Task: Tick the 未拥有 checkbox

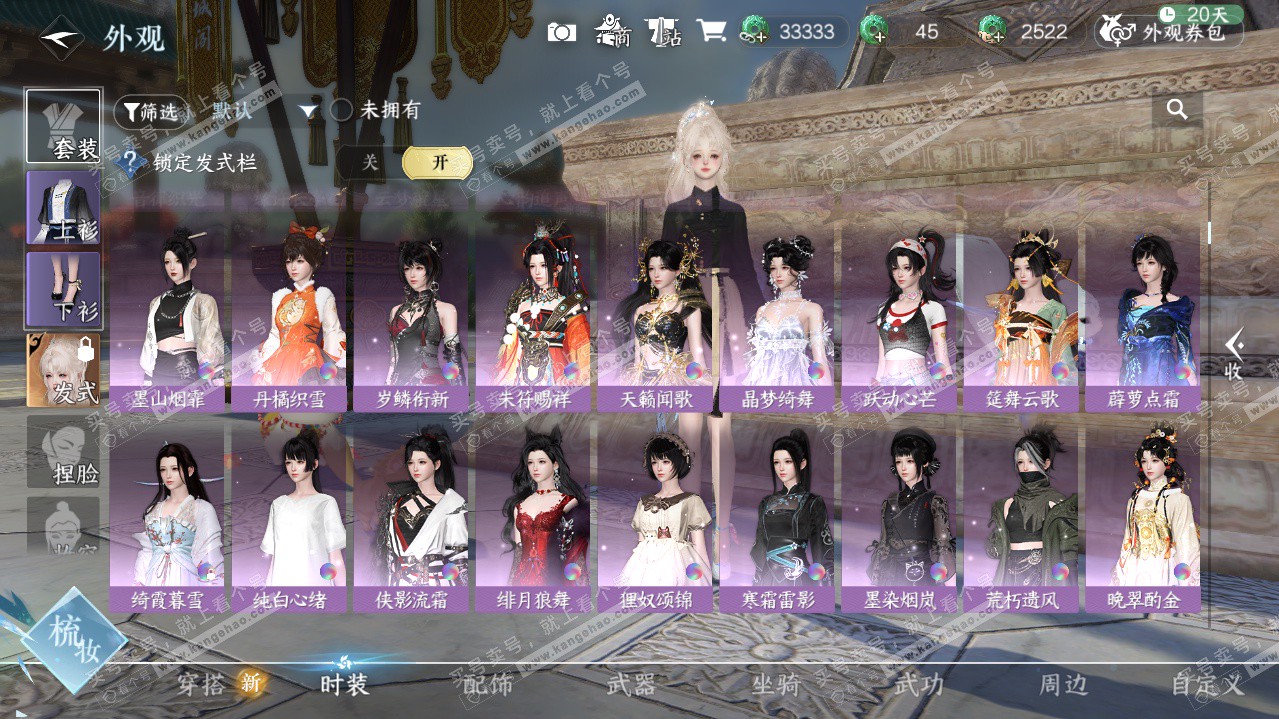Action: pos(342,110)
